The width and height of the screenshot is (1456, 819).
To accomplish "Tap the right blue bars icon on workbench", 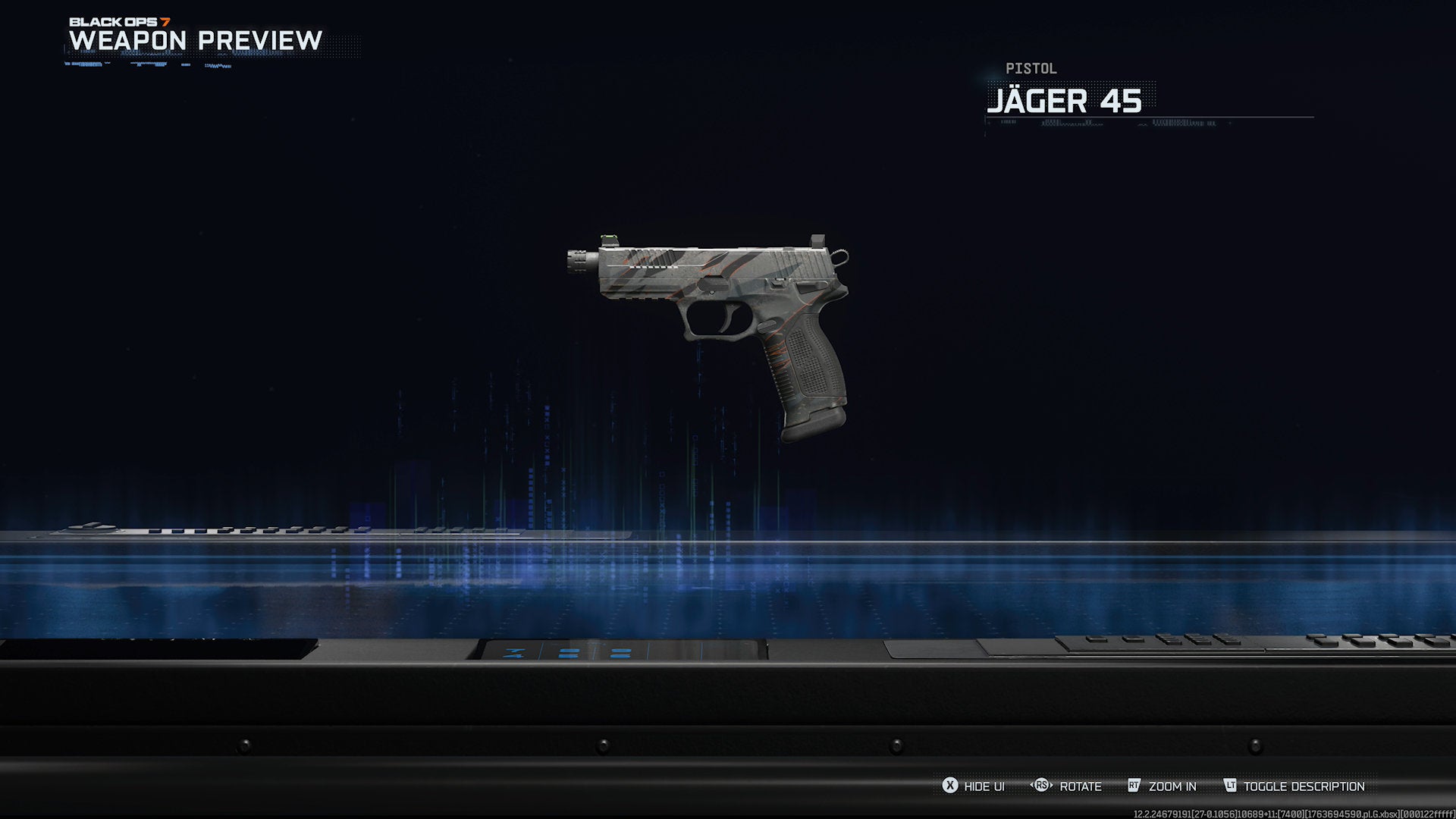I will click(x=622, y=654).
